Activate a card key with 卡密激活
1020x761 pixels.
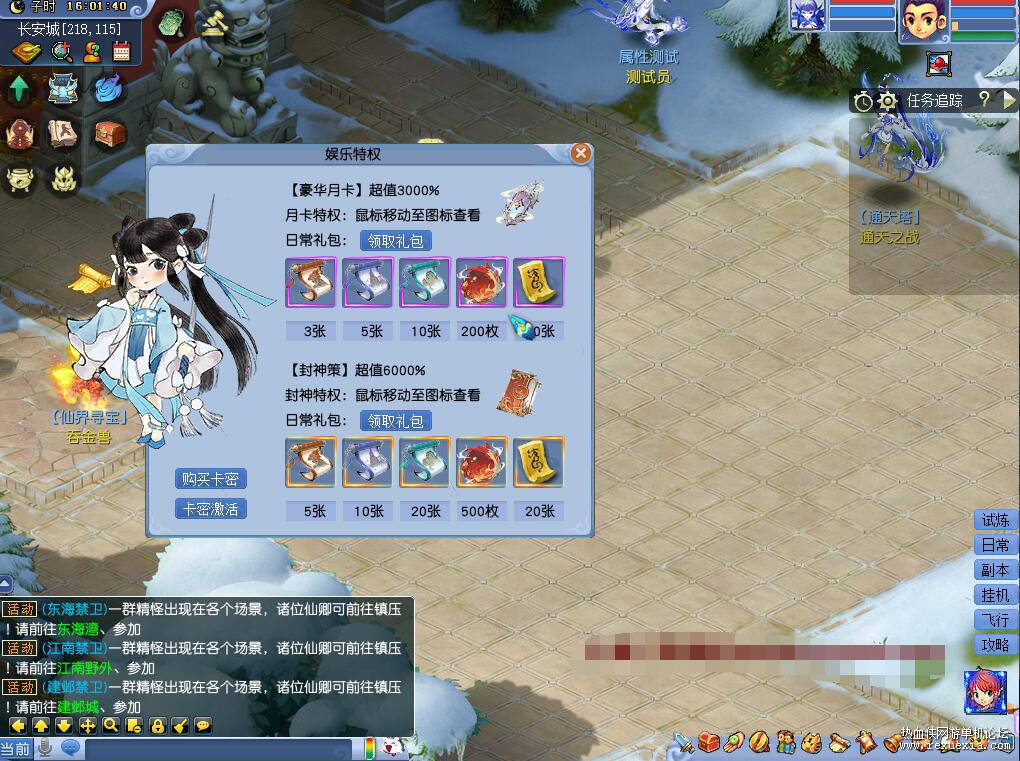pos(210,509)
